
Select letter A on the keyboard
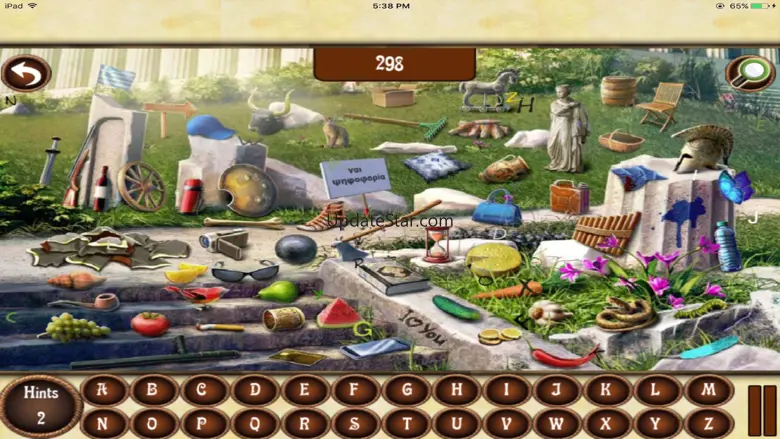(x=104, y=391)
